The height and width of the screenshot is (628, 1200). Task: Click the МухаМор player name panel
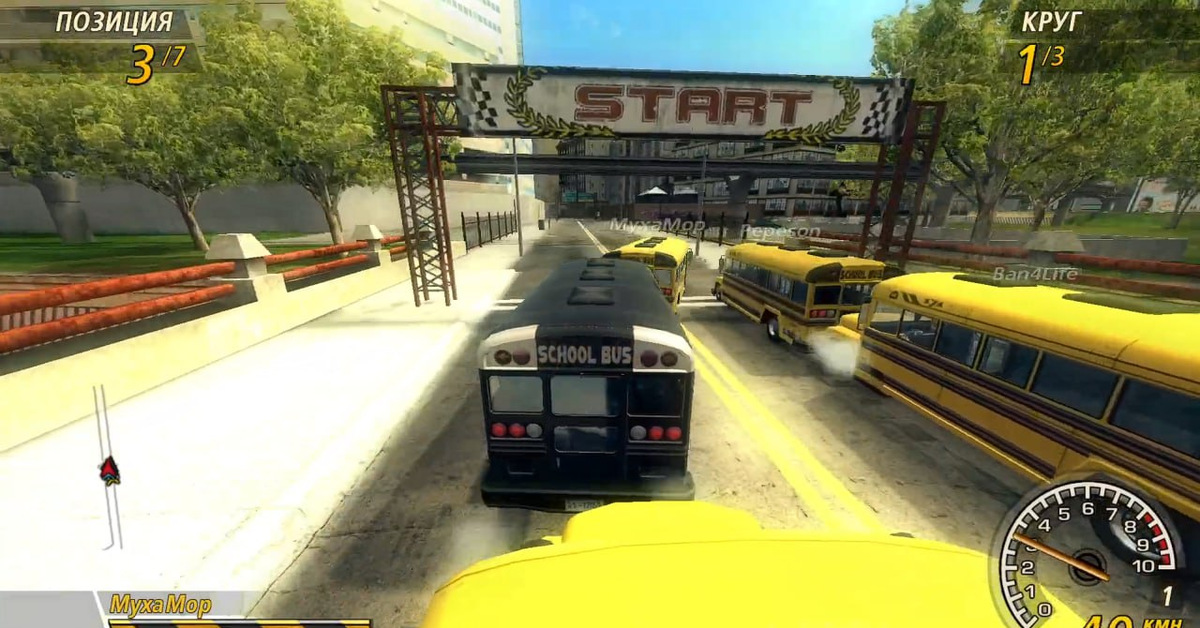pyautogui.click(x=161, y=604)
